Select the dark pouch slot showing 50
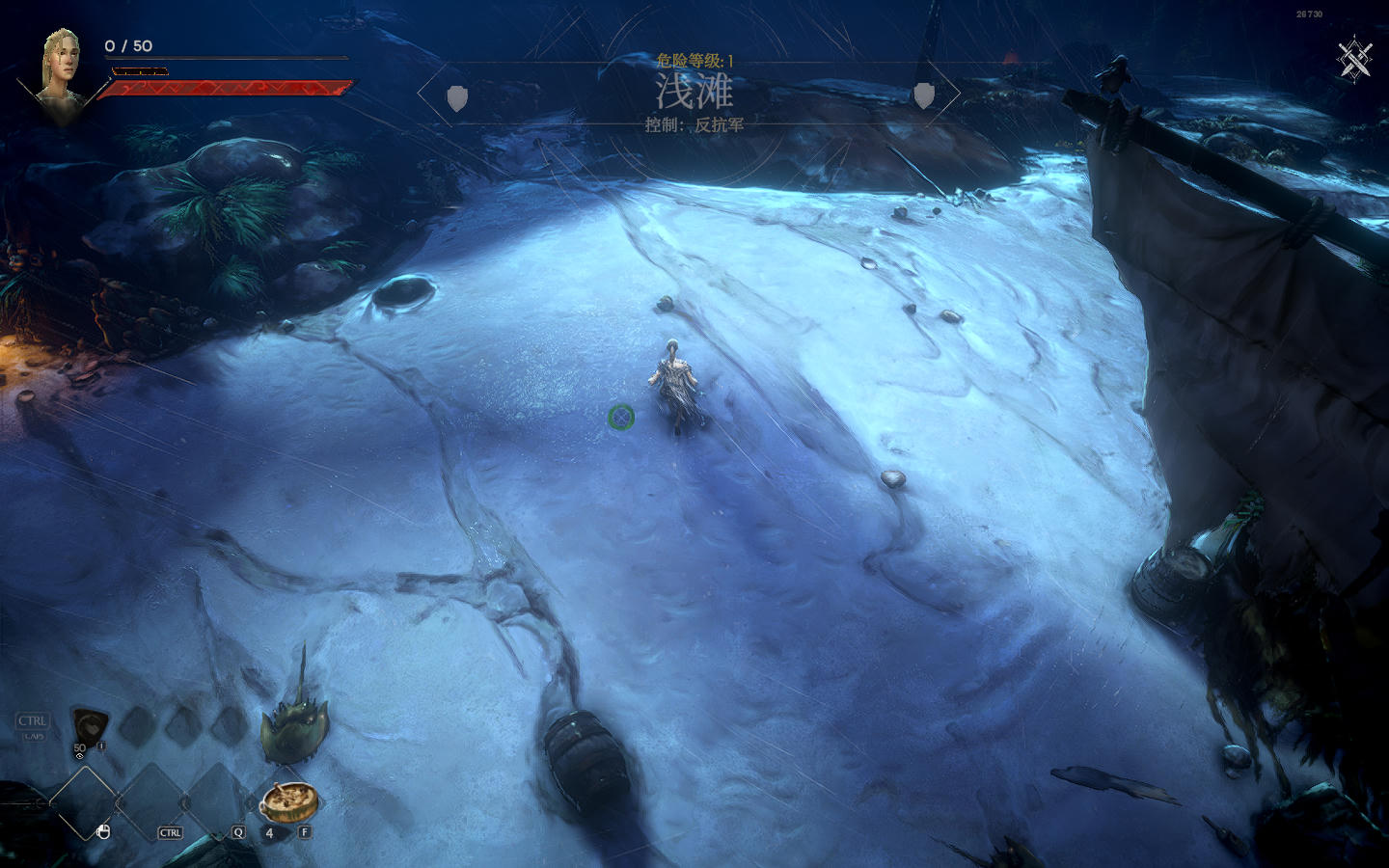1389x868 pixels. pyautogui.click(x=91, y=724)
